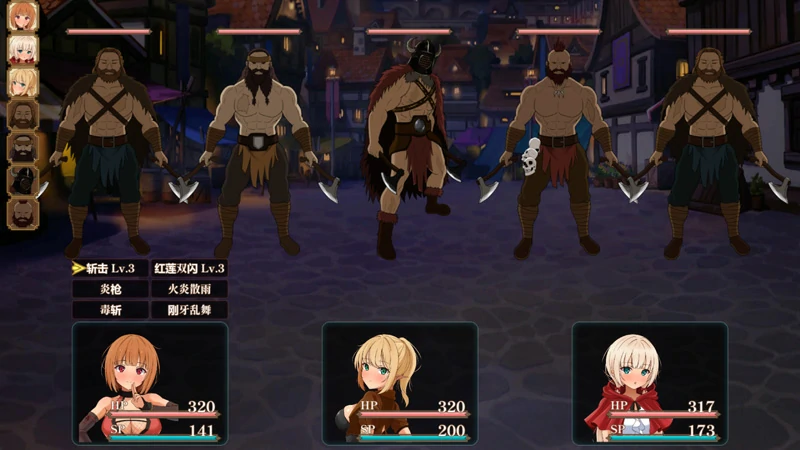Choose the red-hooded white-haired girl's party status panel
Viewport: 800px width, 450px height.
pos(650,383)
